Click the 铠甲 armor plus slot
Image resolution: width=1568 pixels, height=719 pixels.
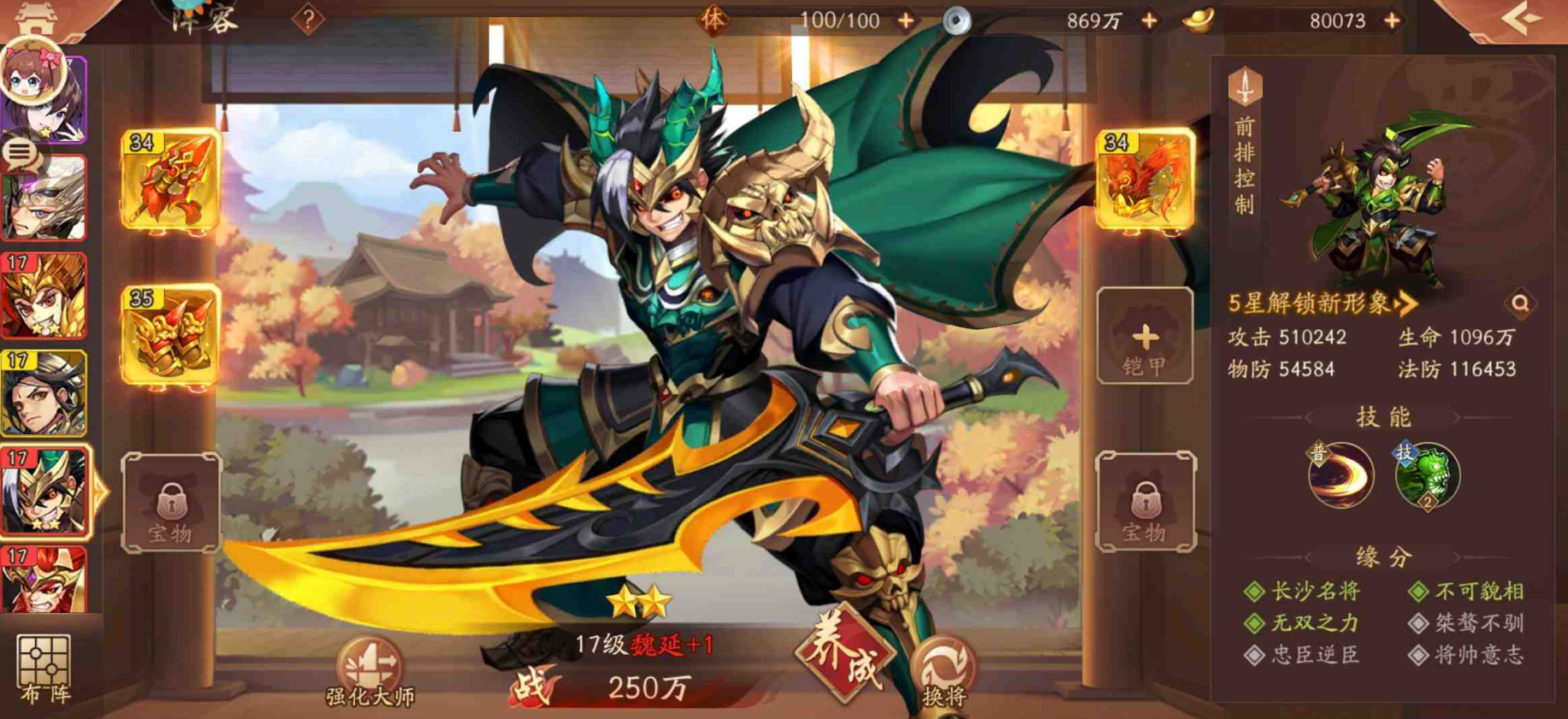tap(1144, 336)
